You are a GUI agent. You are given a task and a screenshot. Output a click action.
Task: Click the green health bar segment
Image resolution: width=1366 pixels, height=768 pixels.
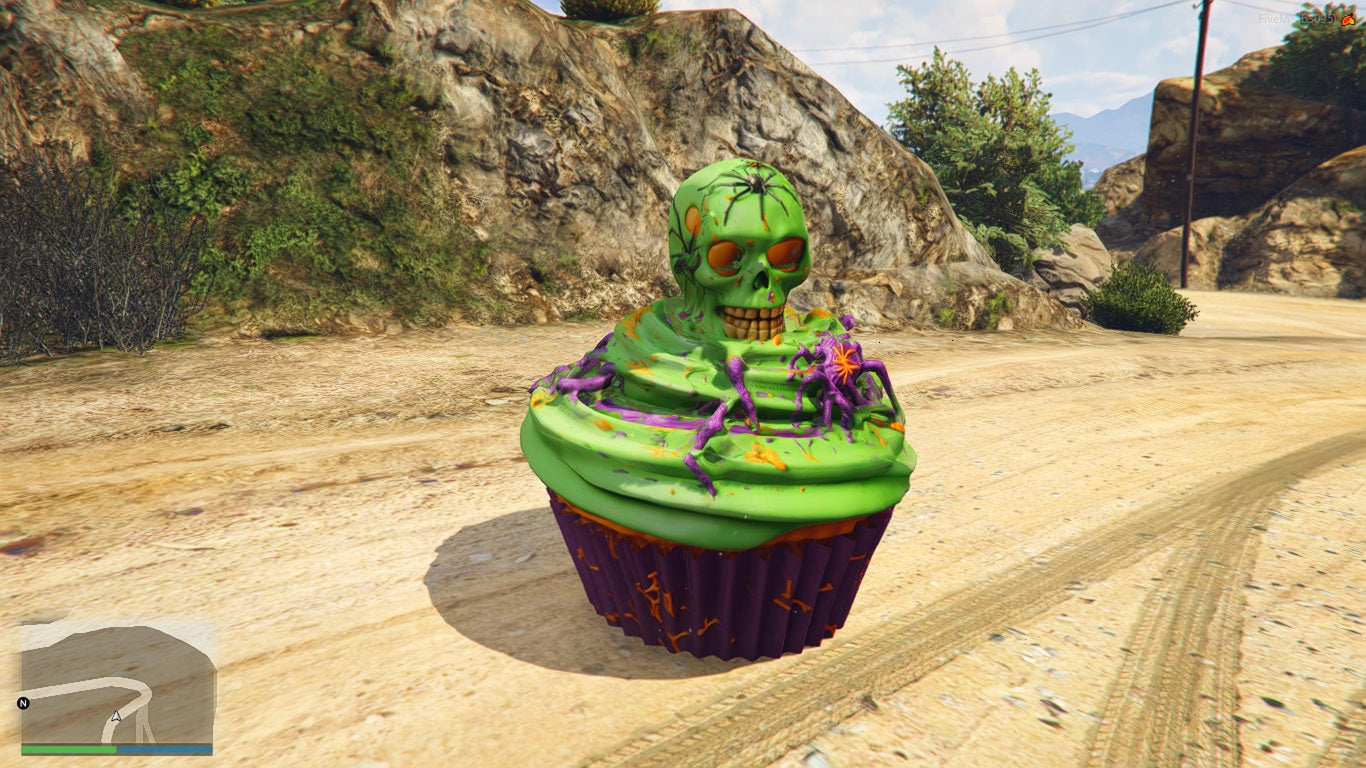pyautogui.click(x=67, y=748)
